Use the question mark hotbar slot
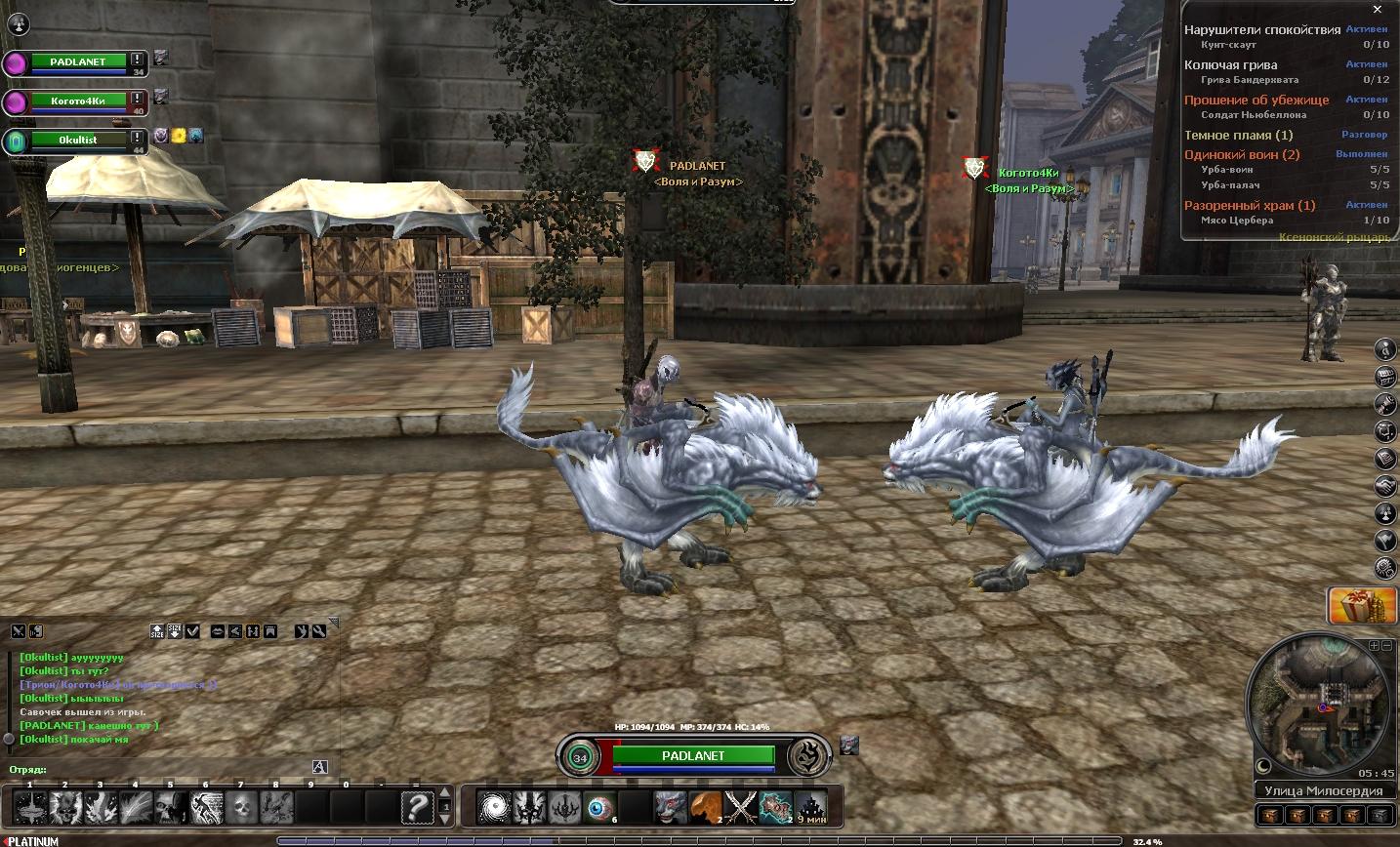1400x847 pixels. 417,808
